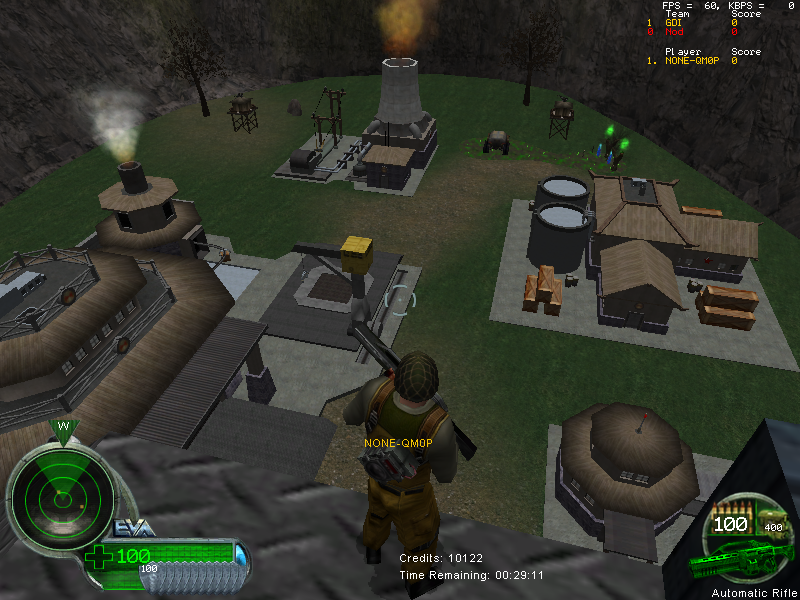Select the Nod team row in scoreboard
The height and width of the screenshot is (600, 800).
690,32
